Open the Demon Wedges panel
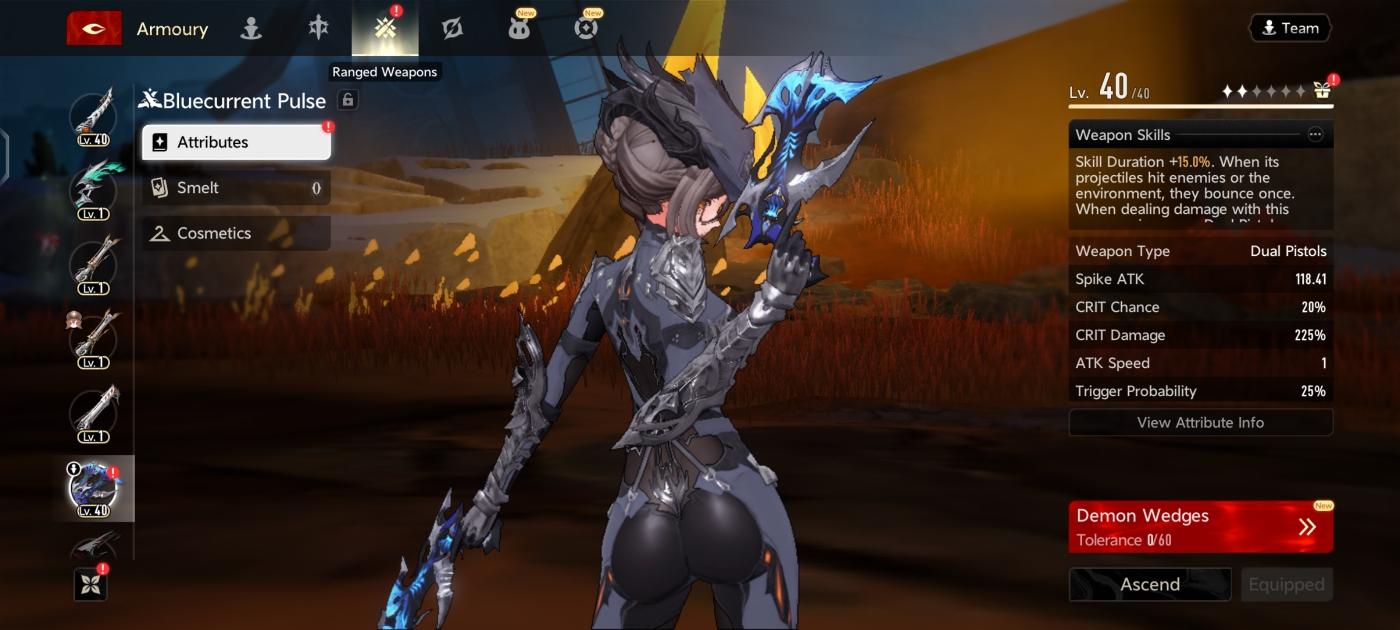Screen dimensions: 1400x630 [1200, 527]
